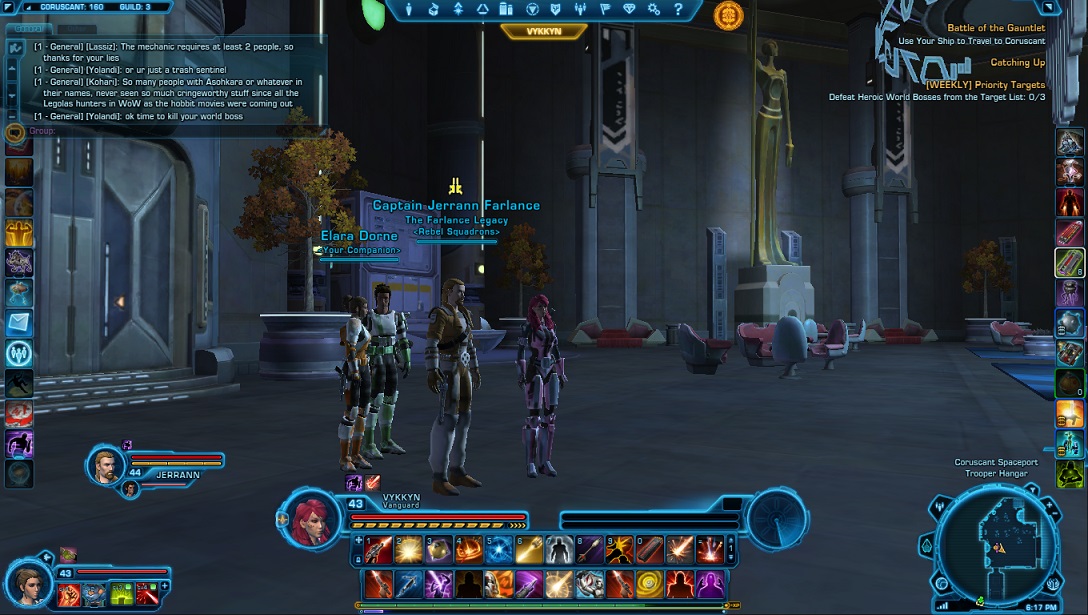Activate the yellow spiral ability on lower bar
Screen dimensions: 1088x615
(x=651, y=582)
